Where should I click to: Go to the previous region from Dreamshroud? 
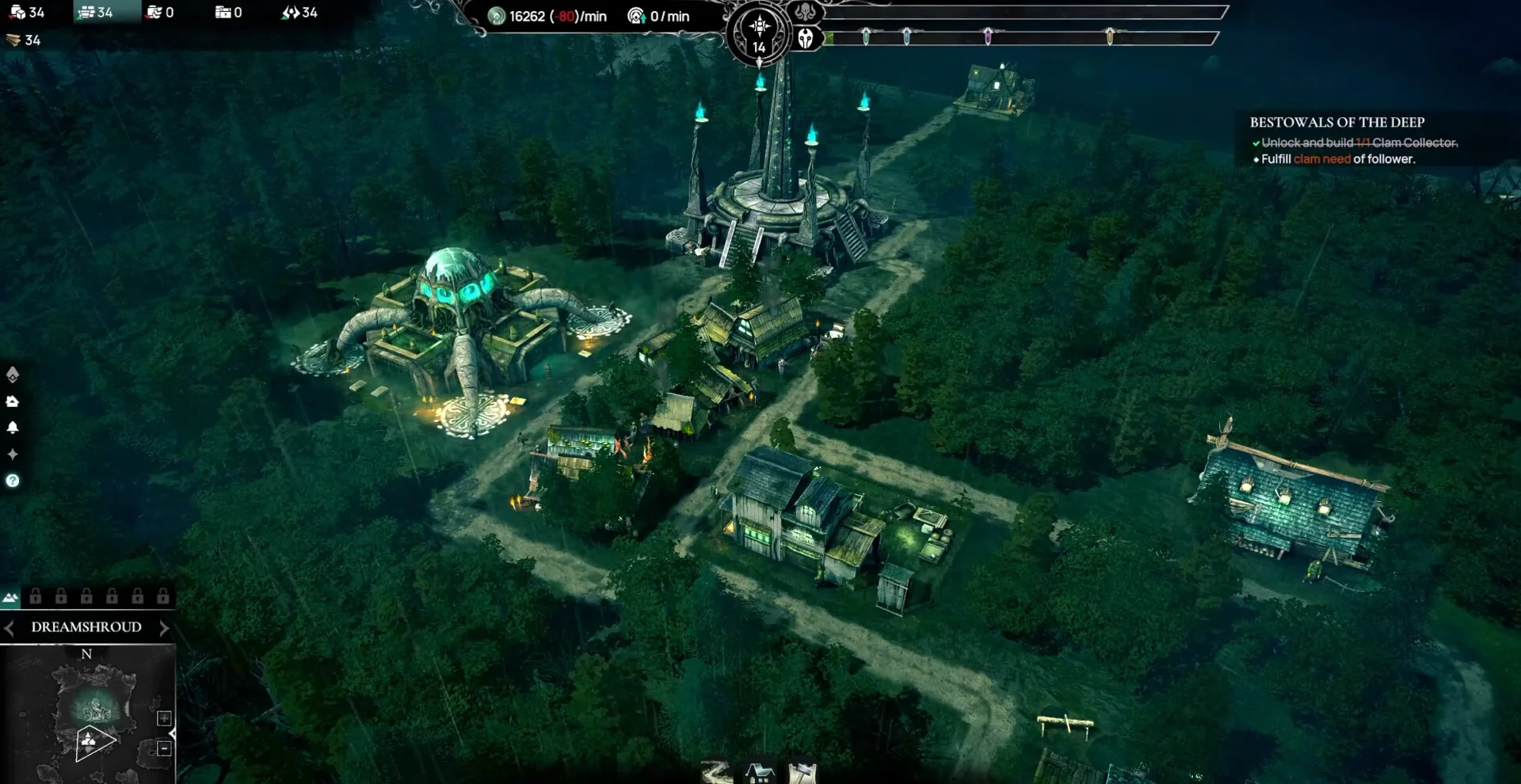(9, 628)
